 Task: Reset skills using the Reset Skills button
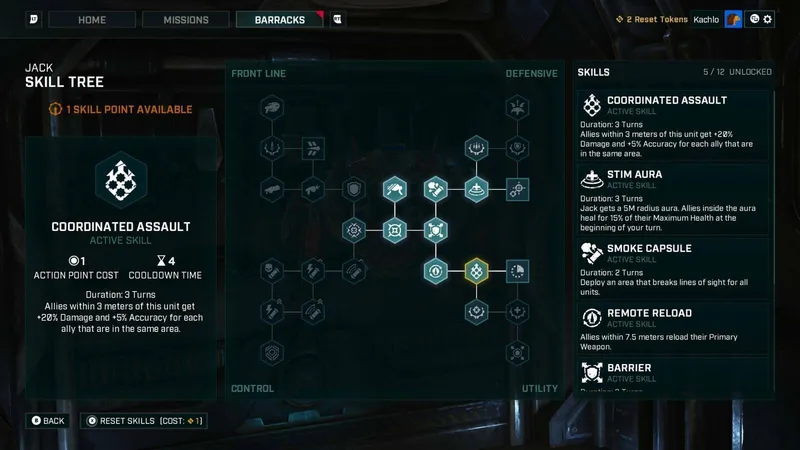click(144, 421)
